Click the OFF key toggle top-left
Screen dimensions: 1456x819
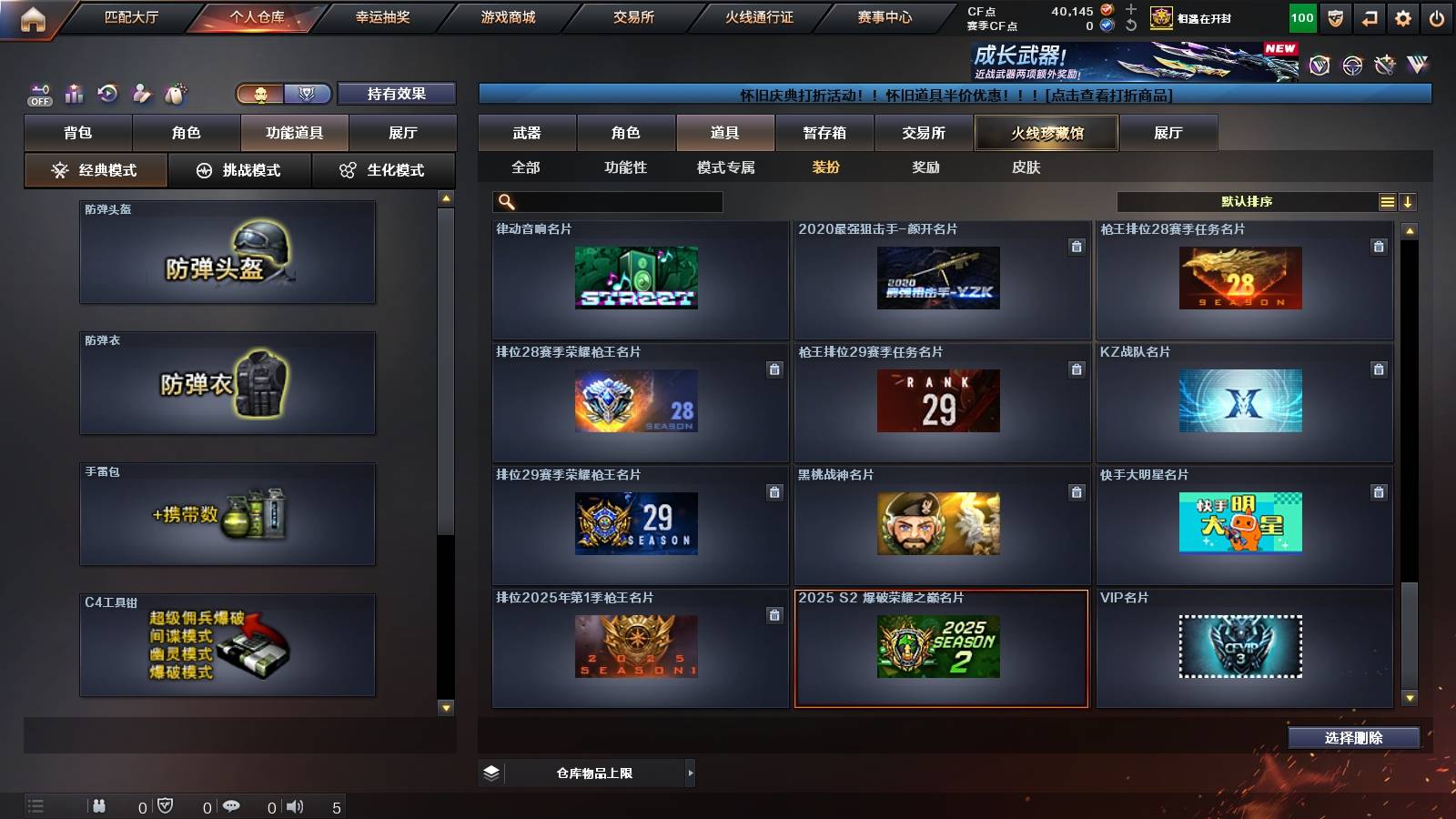(39, 94)
